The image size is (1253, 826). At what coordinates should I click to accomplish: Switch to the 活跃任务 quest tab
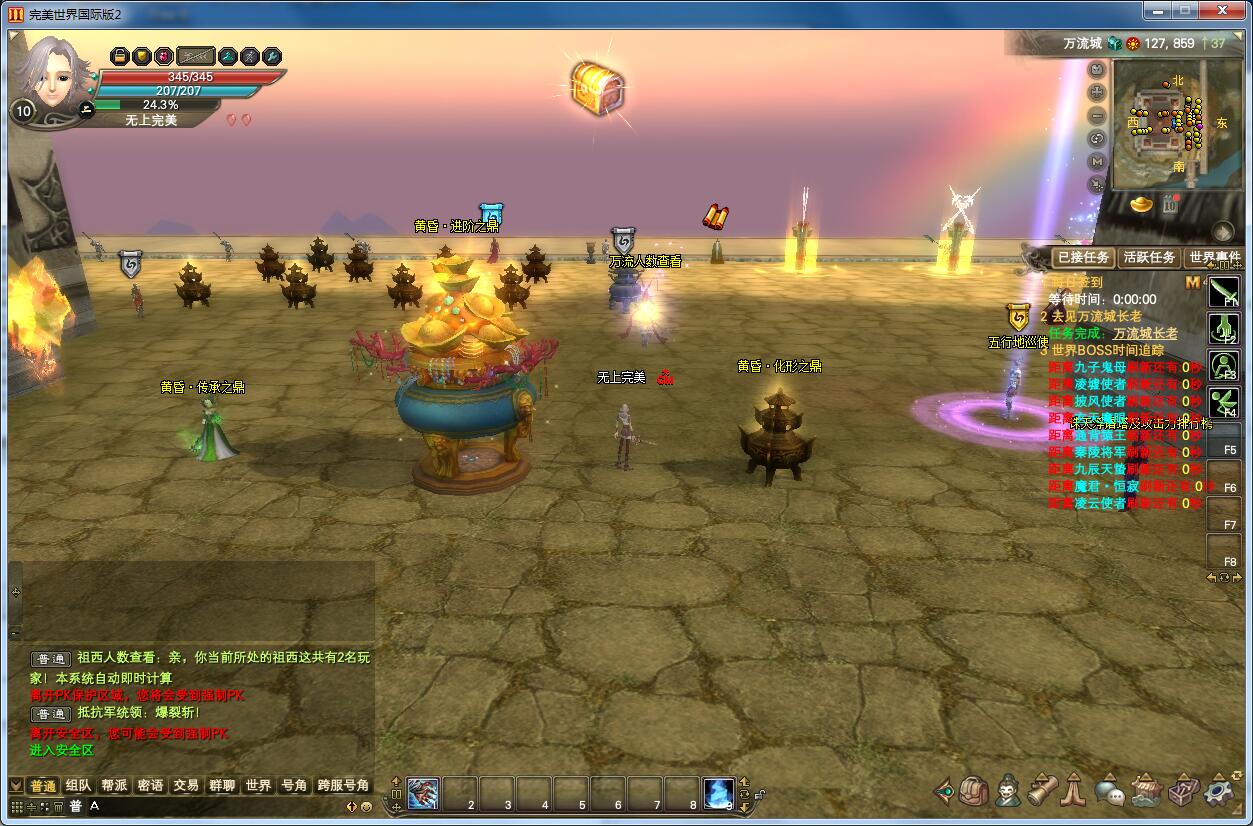[x=1148, y=257]
